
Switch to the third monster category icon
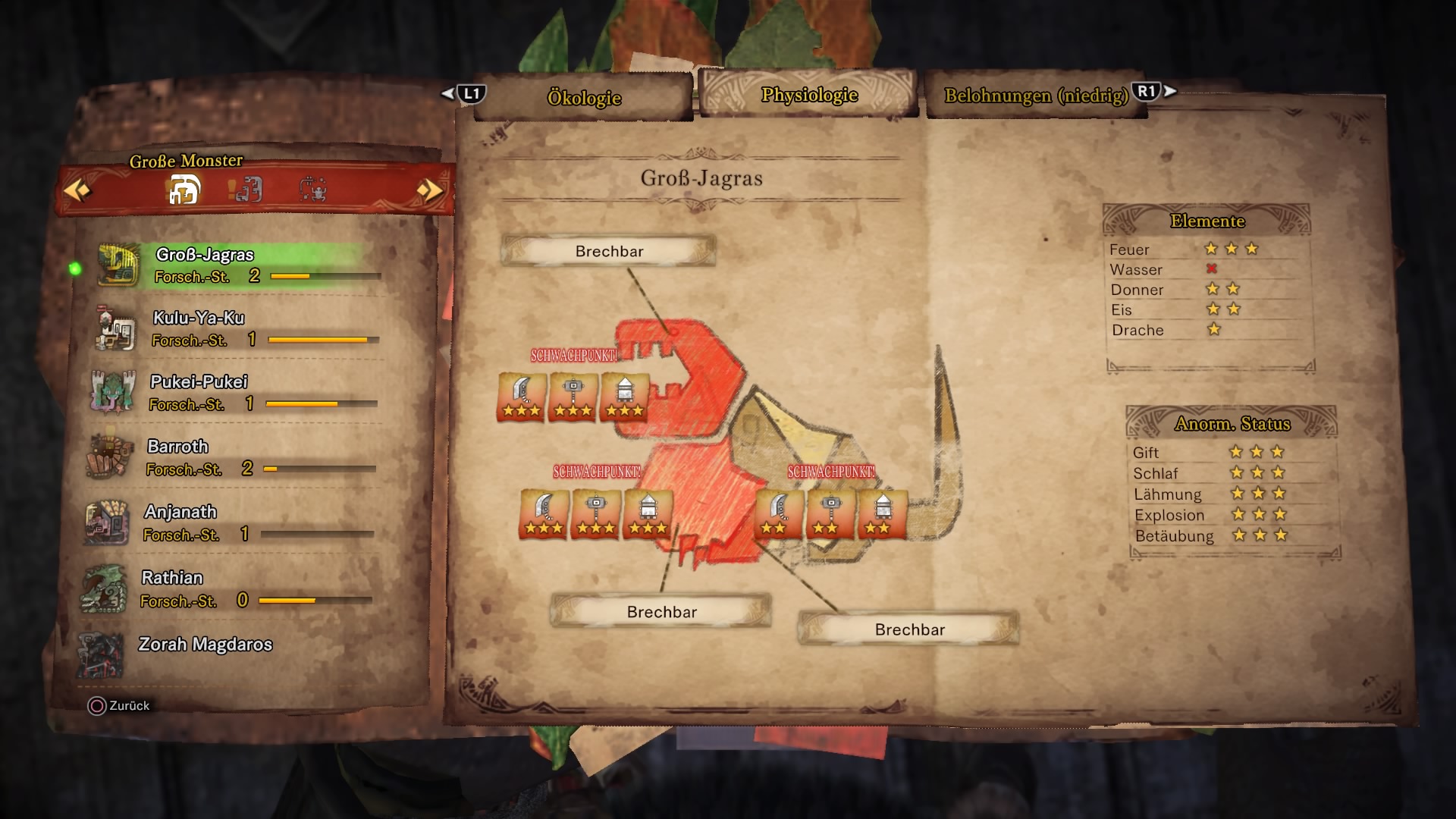click(x=312, y=189)
